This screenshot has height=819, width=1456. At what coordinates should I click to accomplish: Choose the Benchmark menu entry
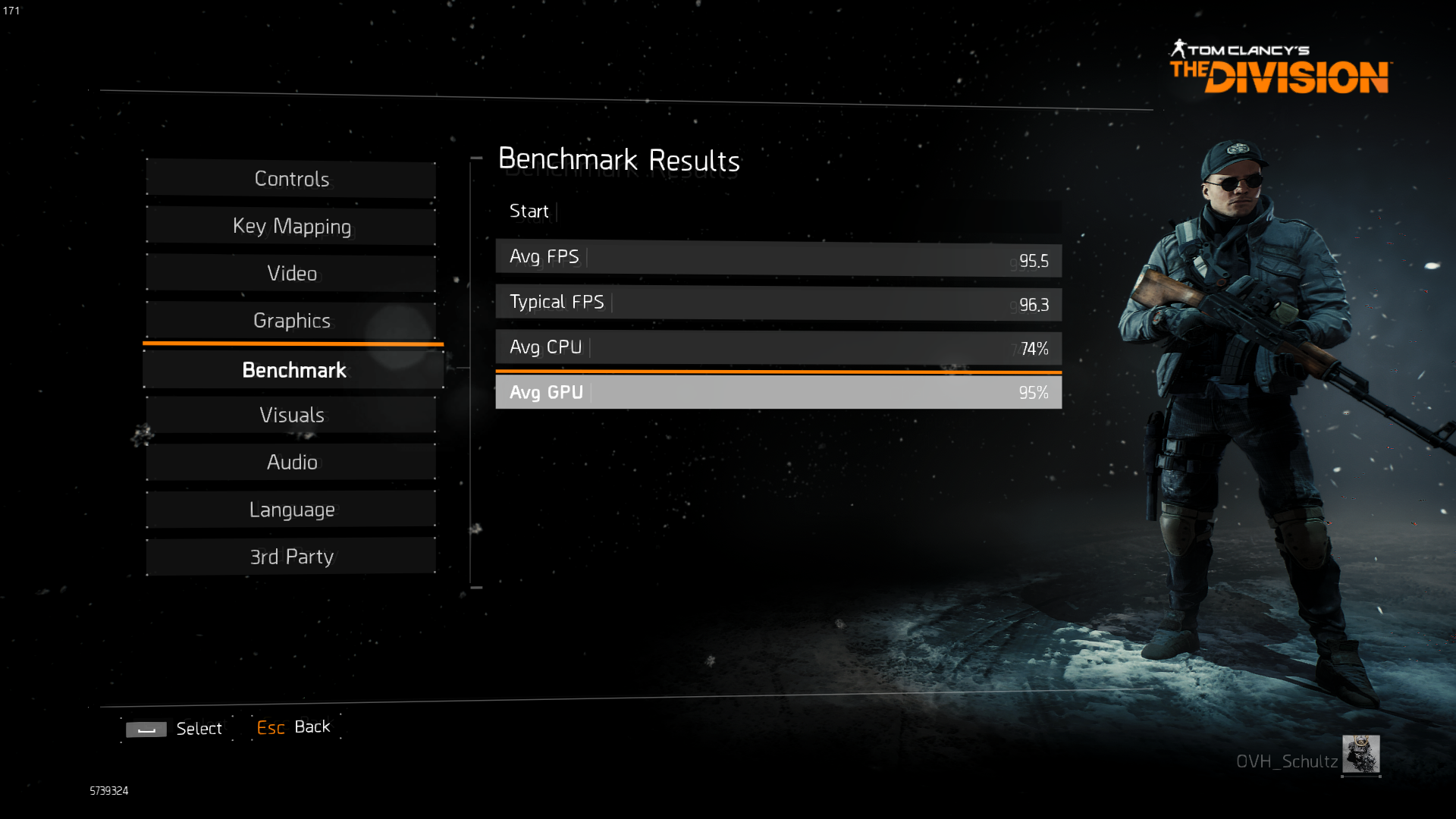[x=293, y=370]
